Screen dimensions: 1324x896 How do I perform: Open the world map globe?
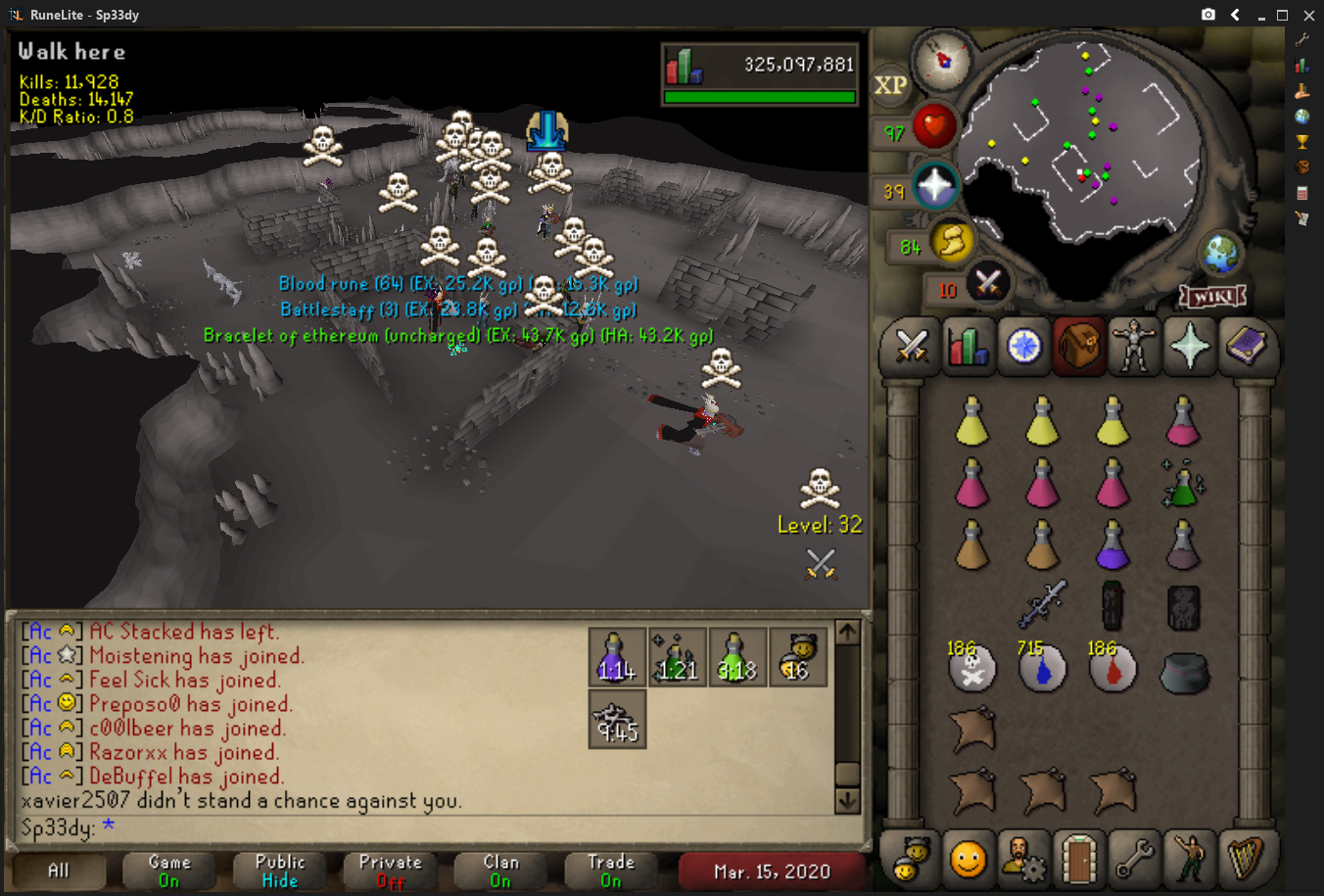pos(1221,255)
